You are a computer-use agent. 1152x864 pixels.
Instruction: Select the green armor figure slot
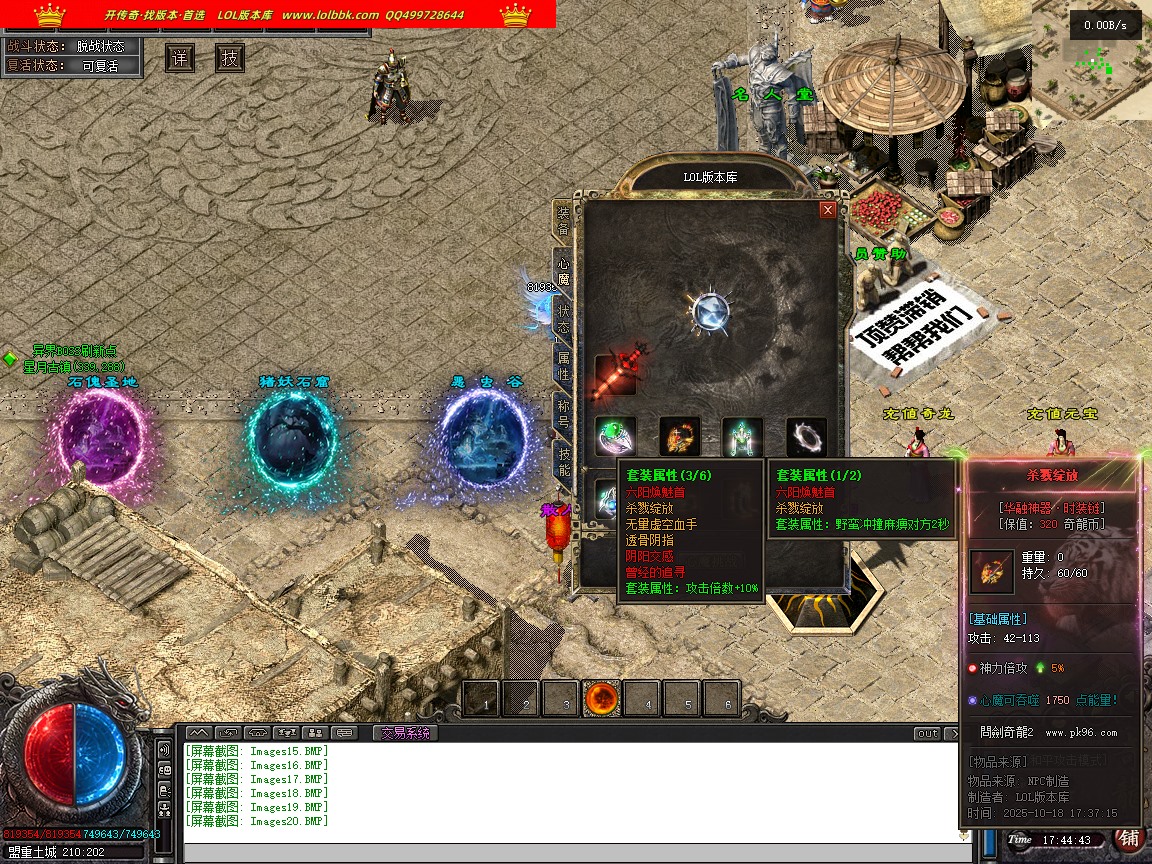coord(743,437)
